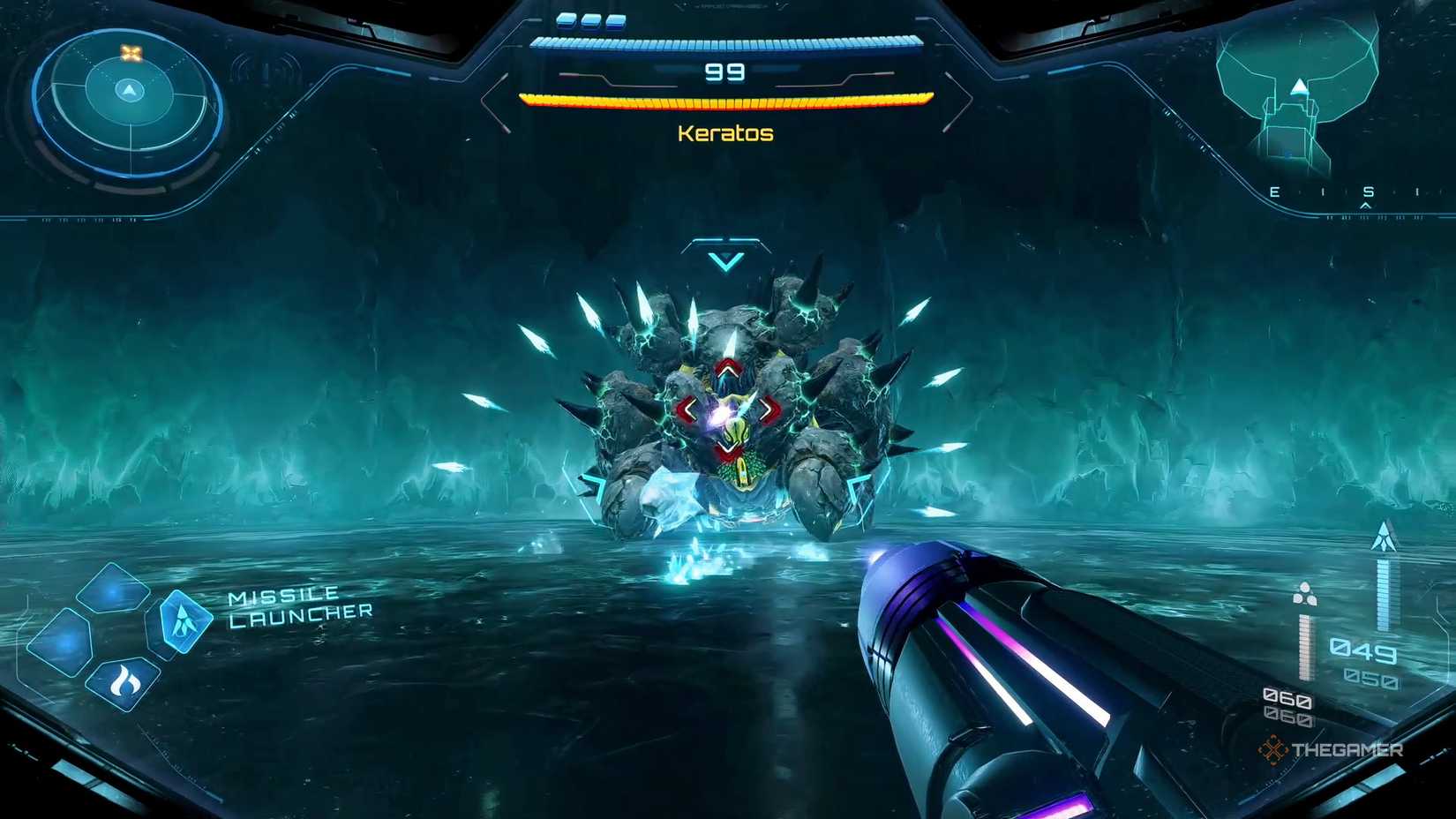
Task: Expand the chevron below the S compass letter
Action: pyautogui.click(x=1365, y=206)
